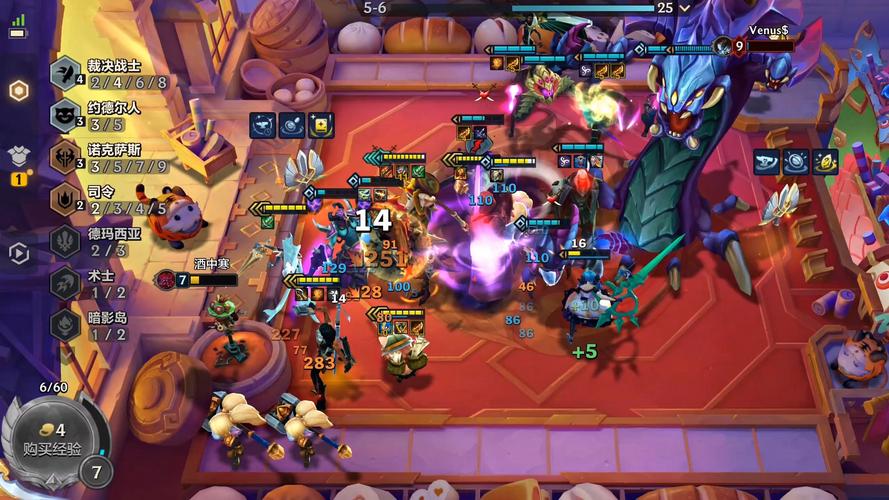The image size is (889, 500).
Task: Select the 约德尔人 trait entry
Action: [x=110, y=115]
